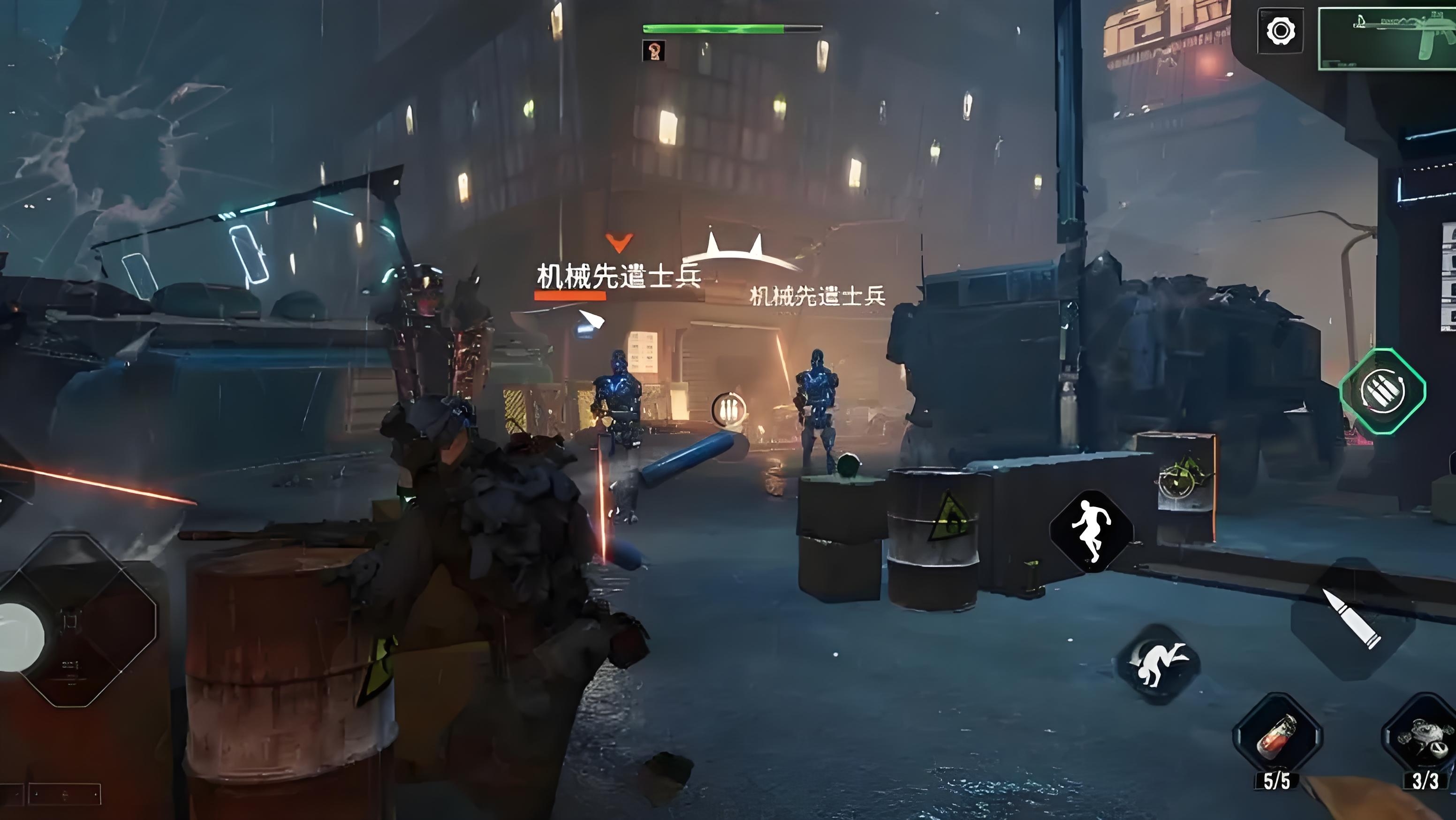Trigger the dodge roll button
Viewport: 1456px width, 820px height.
pyautogui.click(x=1159, y=665)
